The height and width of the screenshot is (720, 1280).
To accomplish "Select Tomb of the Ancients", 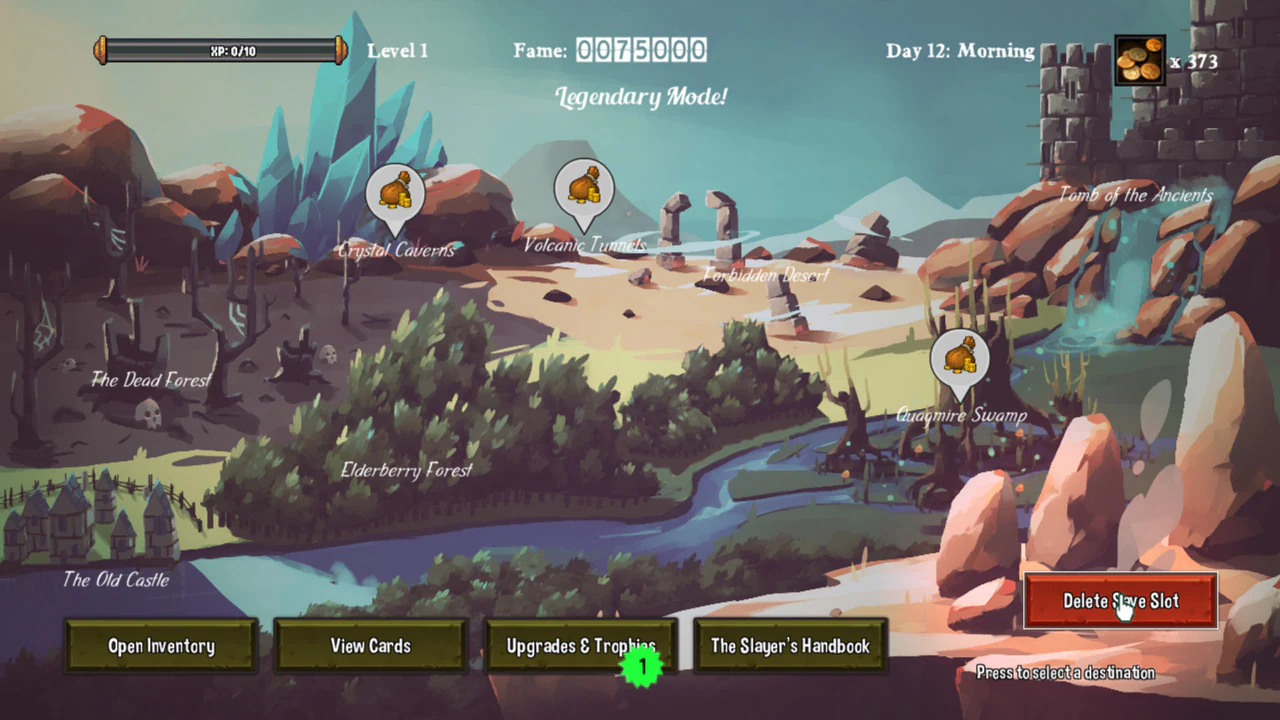I will (x=1135, y=195).
